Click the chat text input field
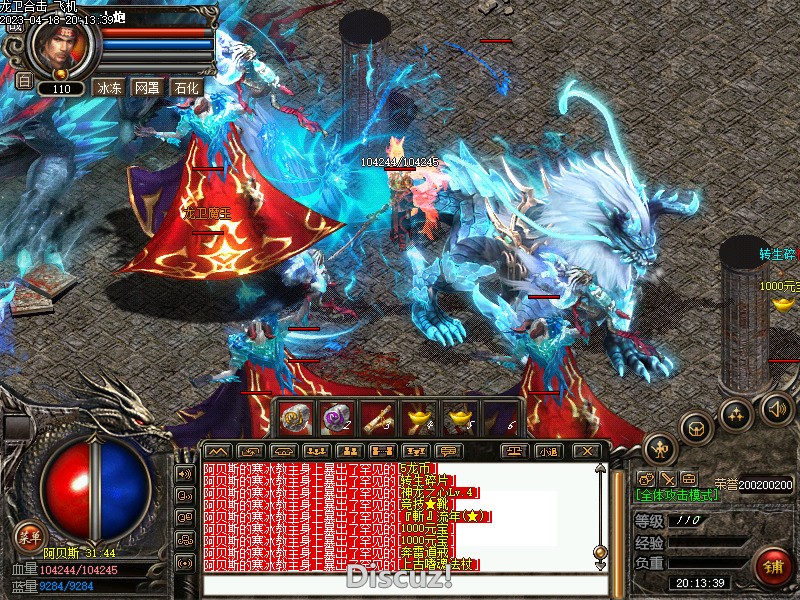 pyautogui.click(x=400, y=584)
